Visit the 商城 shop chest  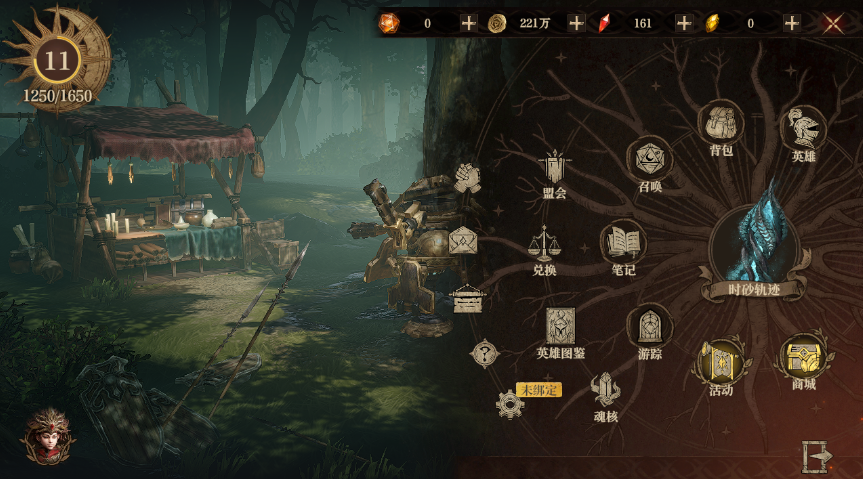(803, 357)
